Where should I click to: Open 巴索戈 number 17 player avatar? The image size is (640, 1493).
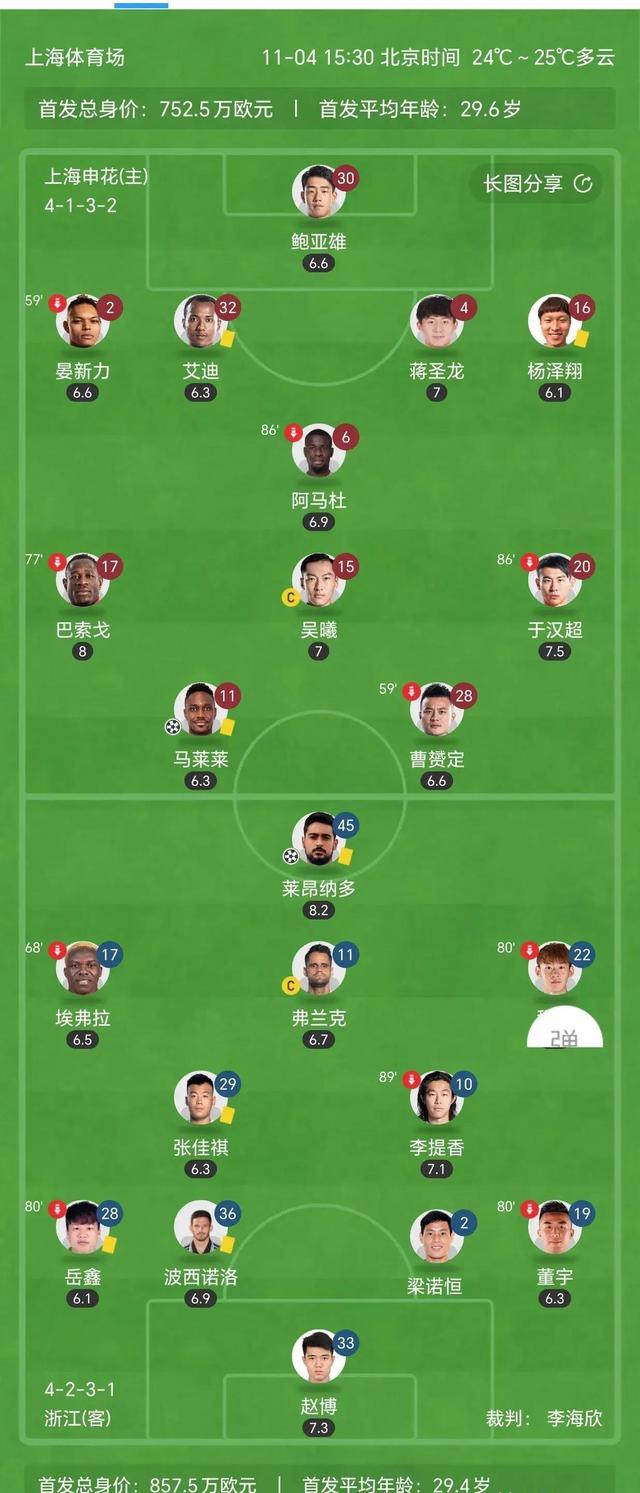tap(82, 580)
